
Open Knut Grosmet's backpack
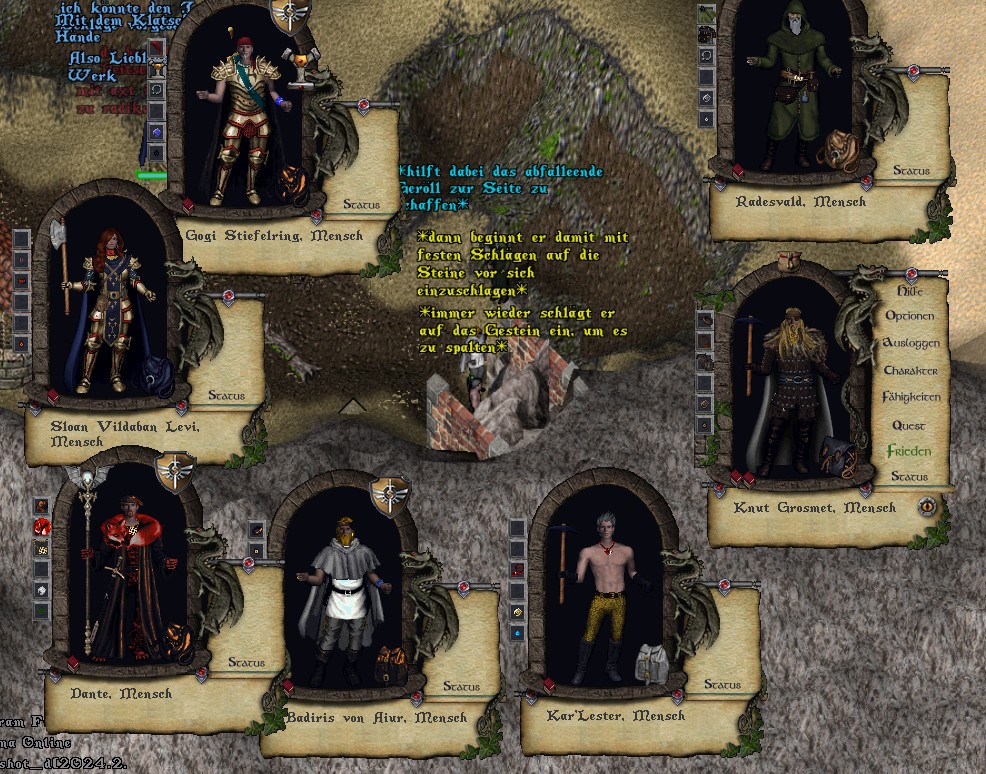836,456
